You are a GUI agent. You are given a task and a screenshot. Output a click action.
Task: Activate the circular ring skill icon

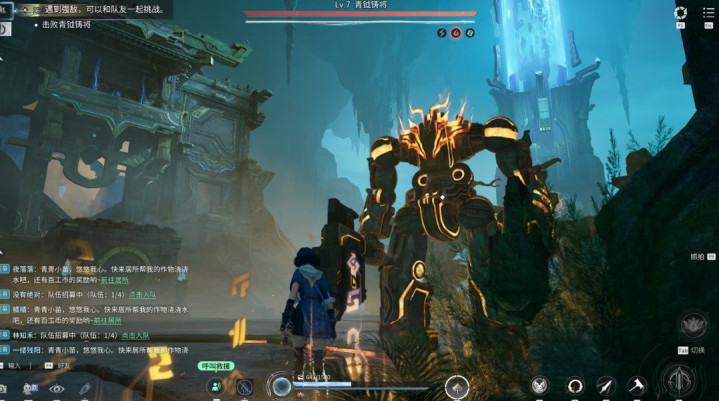tap(575, 385)
